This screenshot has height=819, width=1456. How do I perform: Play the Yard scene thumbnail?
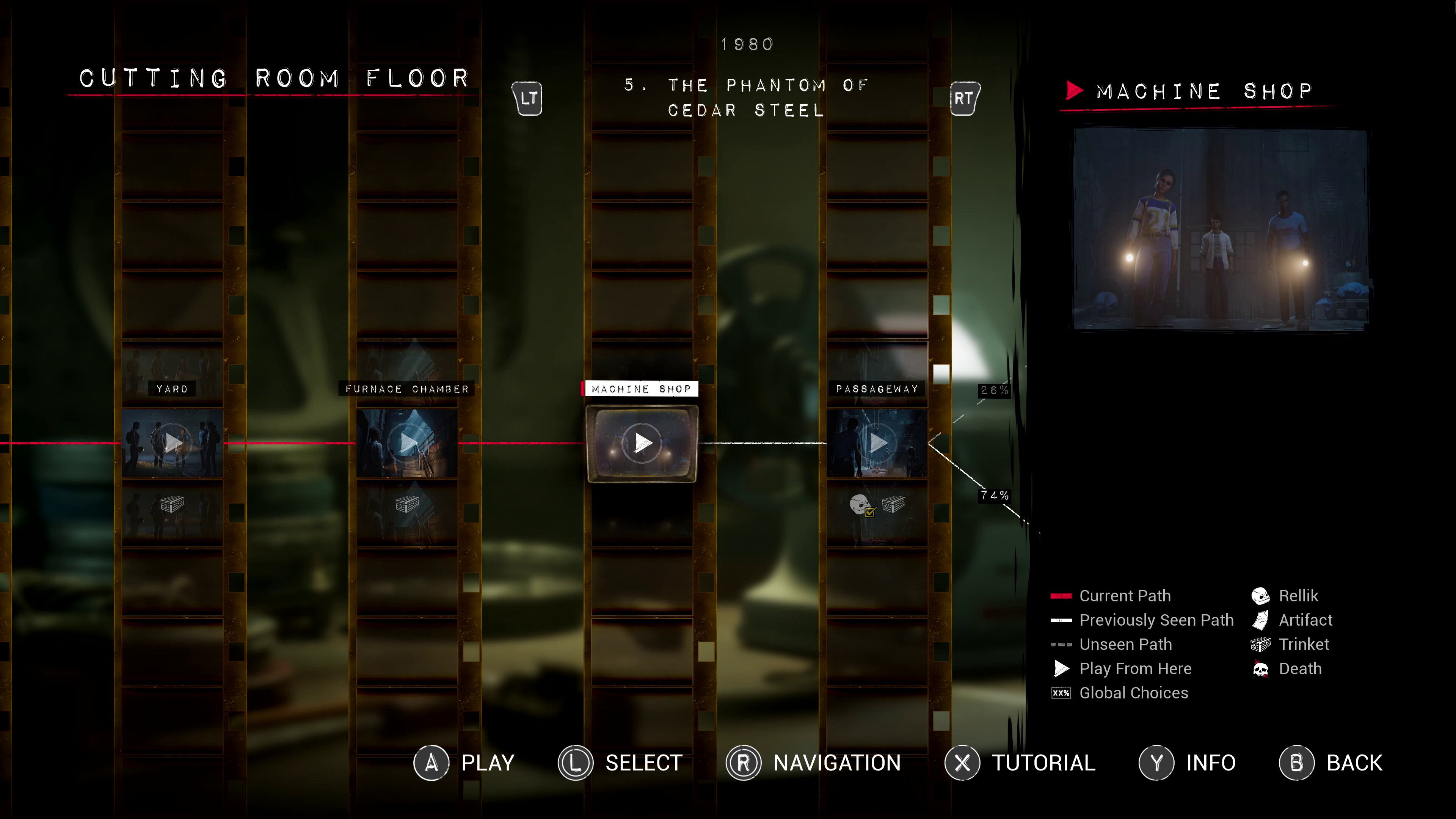[x=173, y=442]
